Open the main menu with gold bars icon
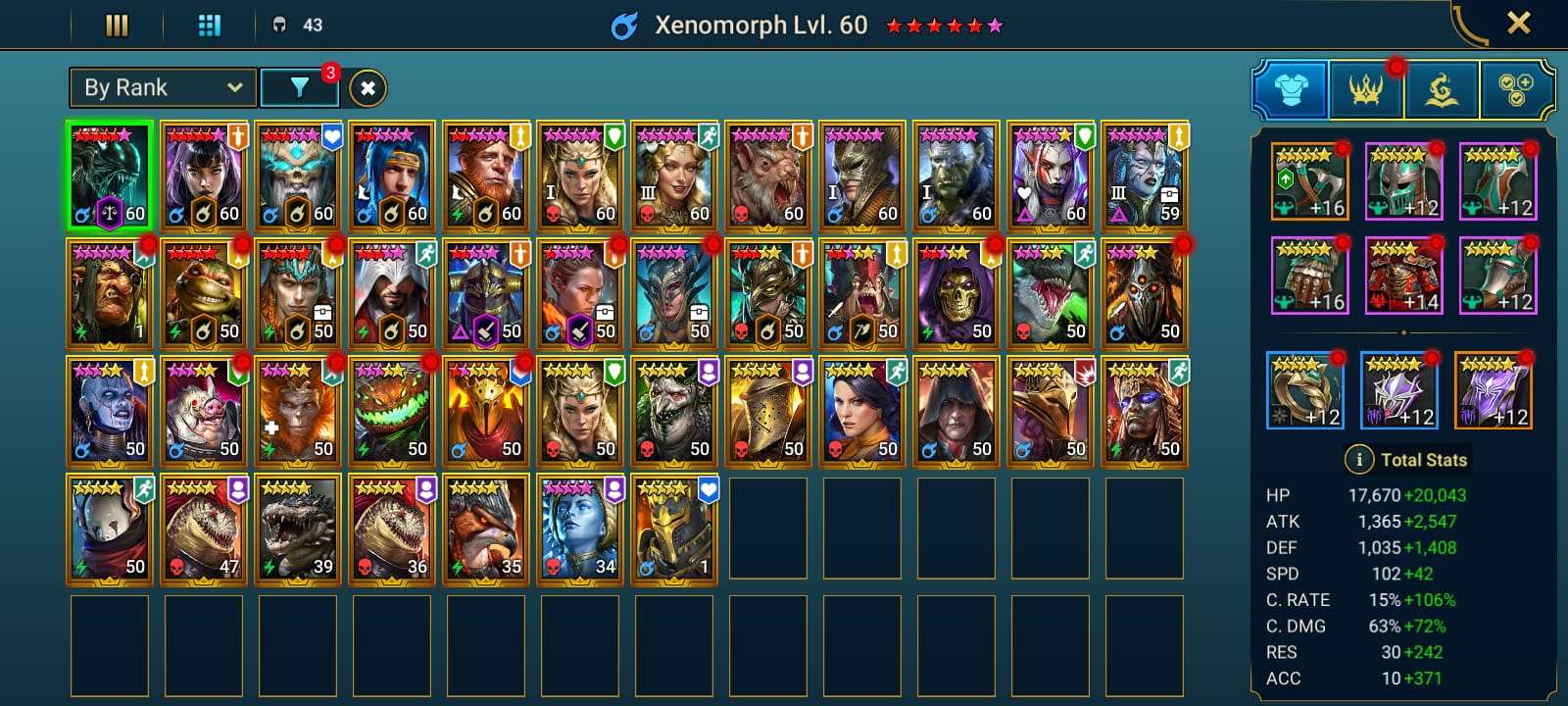This screenshot has height=706, width=1568. (117, 24)
